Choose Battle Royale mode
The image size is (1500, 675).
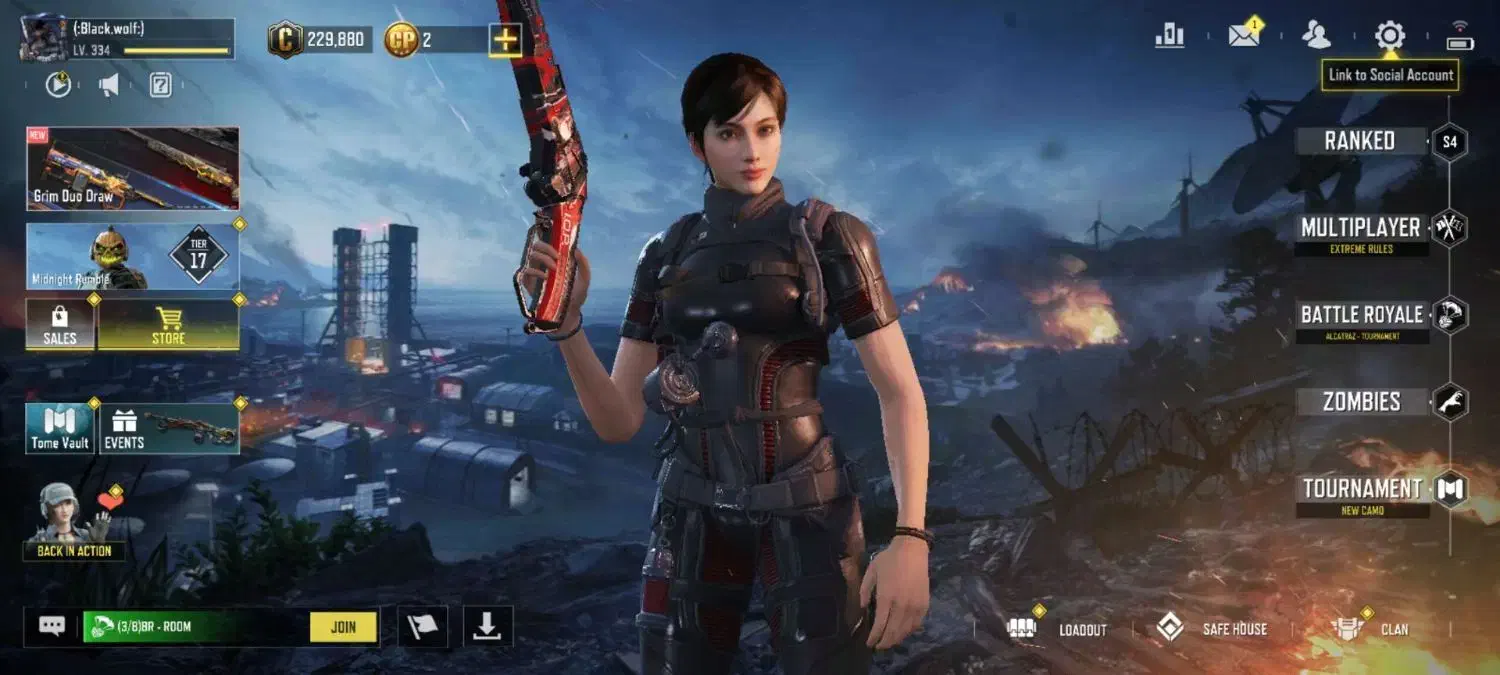[x=1361, y=315]
